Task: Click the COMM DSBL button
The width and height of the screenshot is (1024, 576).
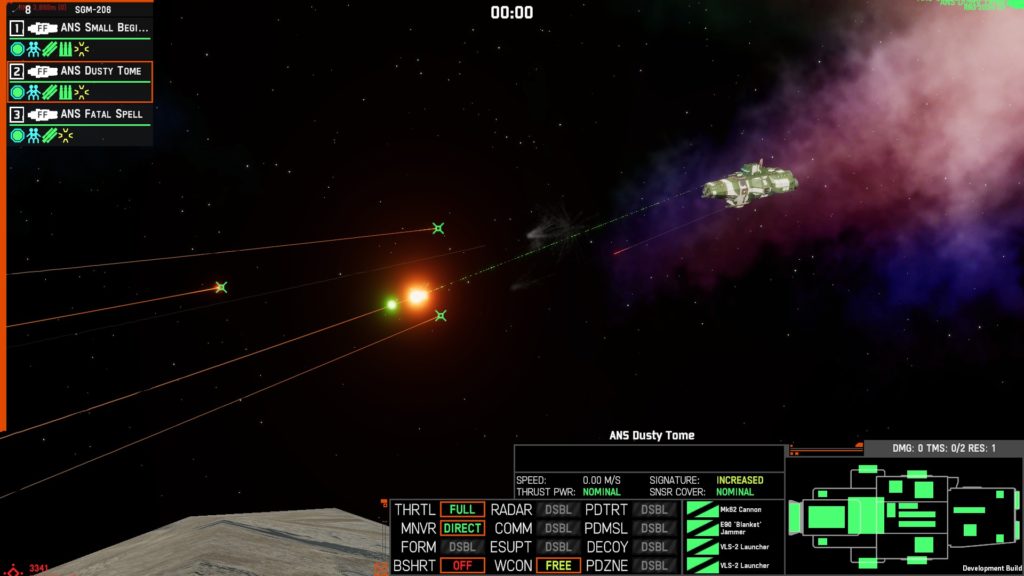Action: (558, 528)
